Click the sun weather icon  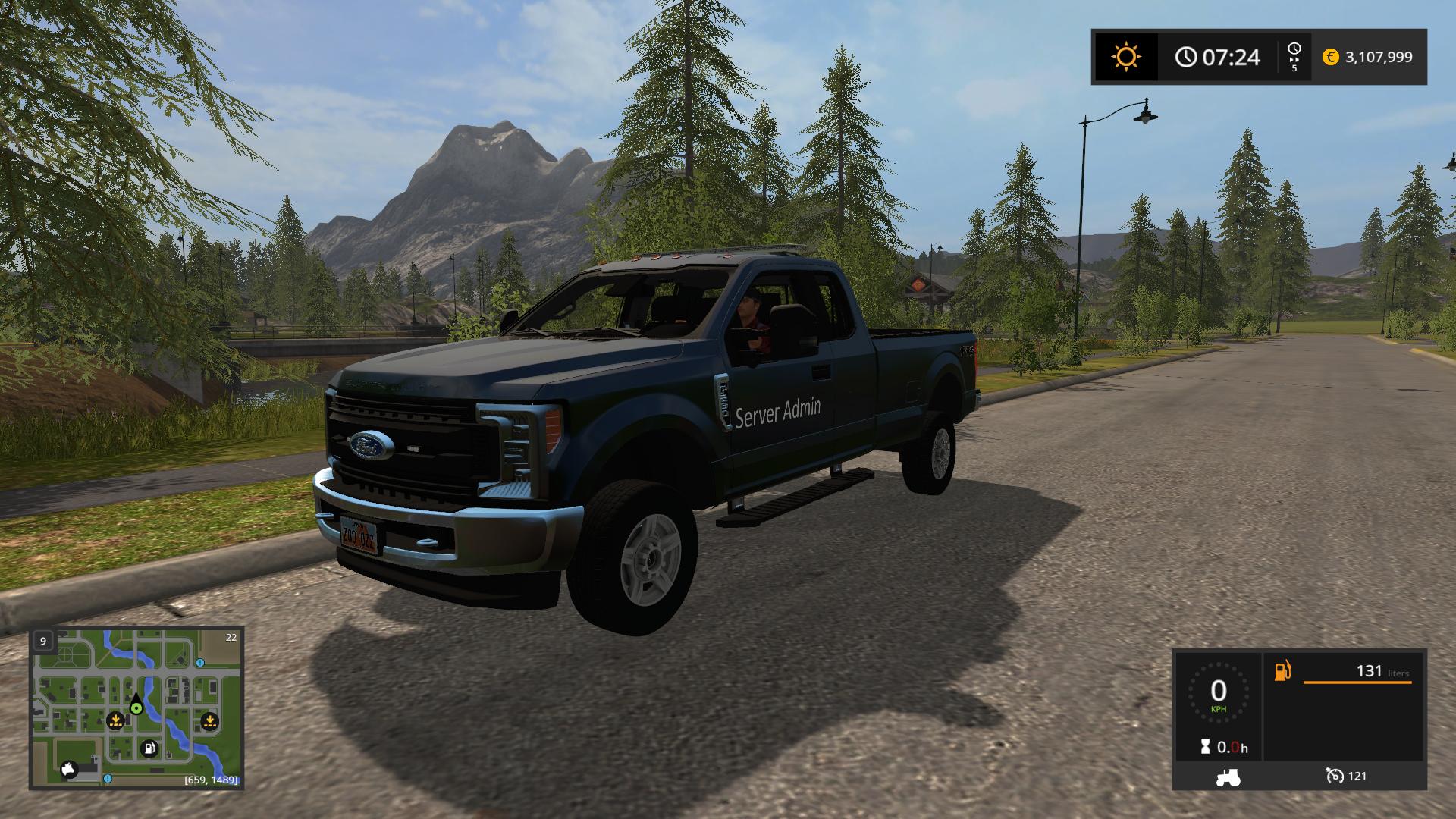[1125, 57]
